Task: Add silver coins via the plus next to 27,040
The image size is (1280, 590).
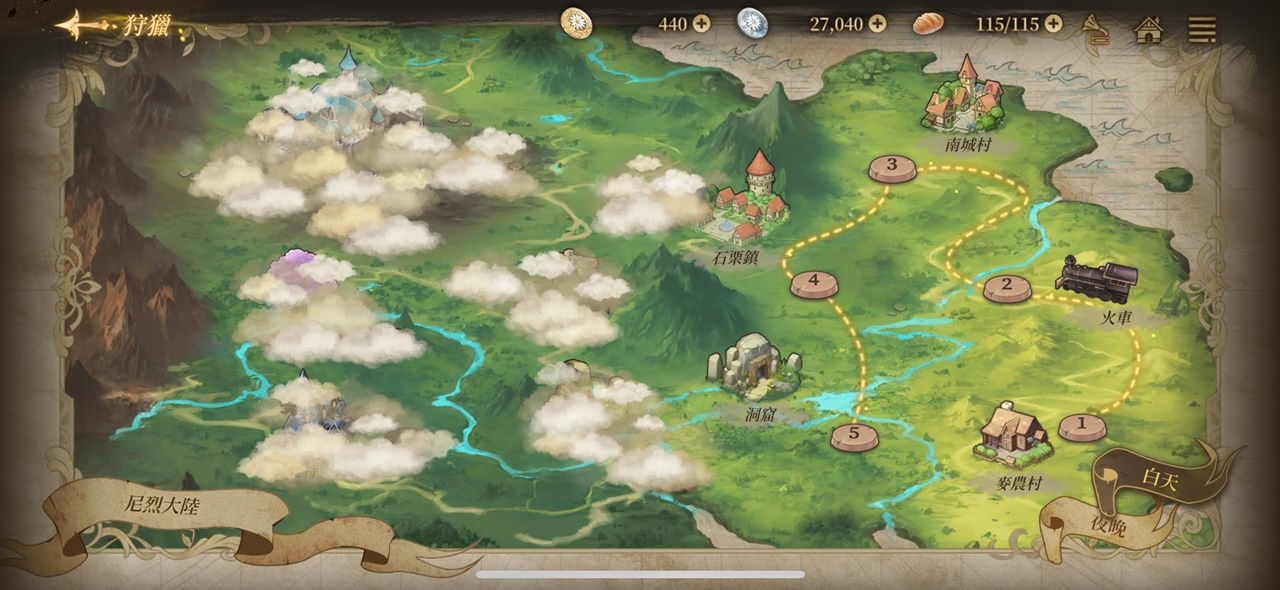Action: (x=877, y=23)
